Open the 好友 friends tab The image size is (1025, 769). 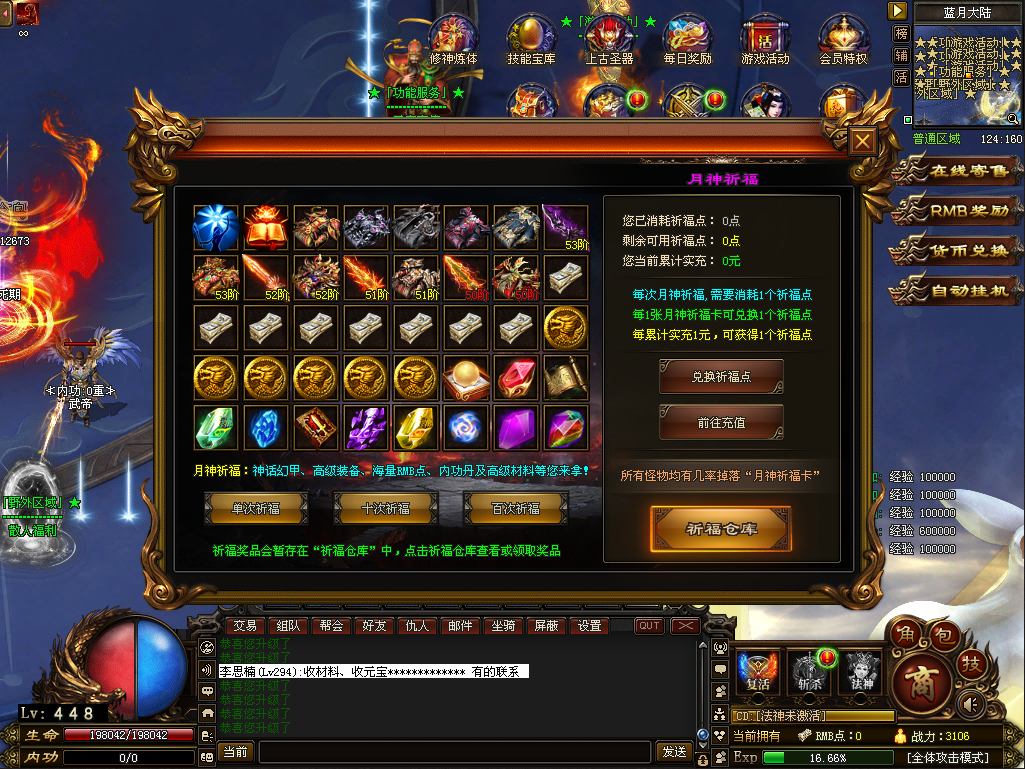coord(374,626)
